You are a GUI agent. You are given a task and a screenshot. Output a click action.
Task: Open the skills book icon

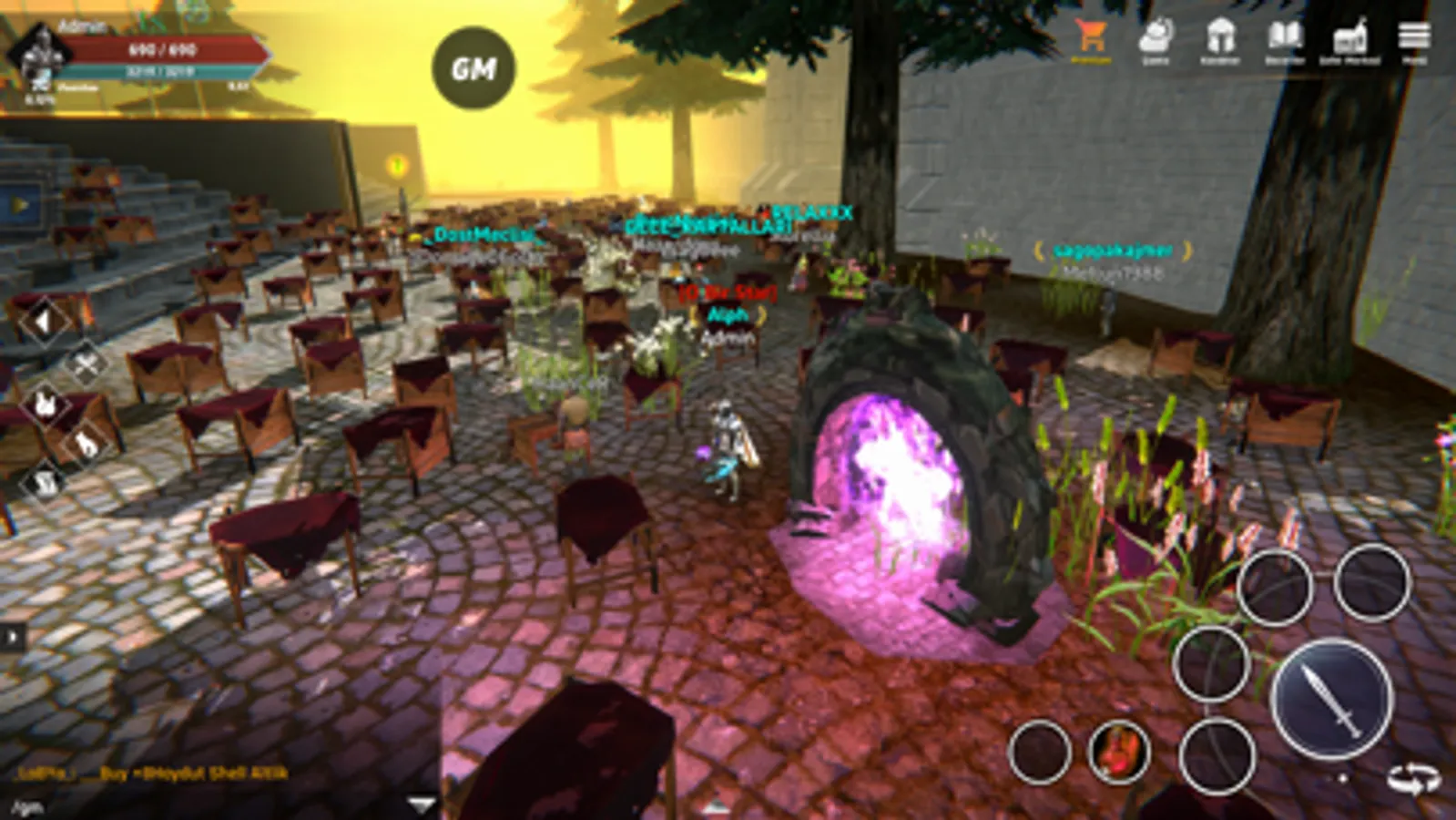(1286, 38)
